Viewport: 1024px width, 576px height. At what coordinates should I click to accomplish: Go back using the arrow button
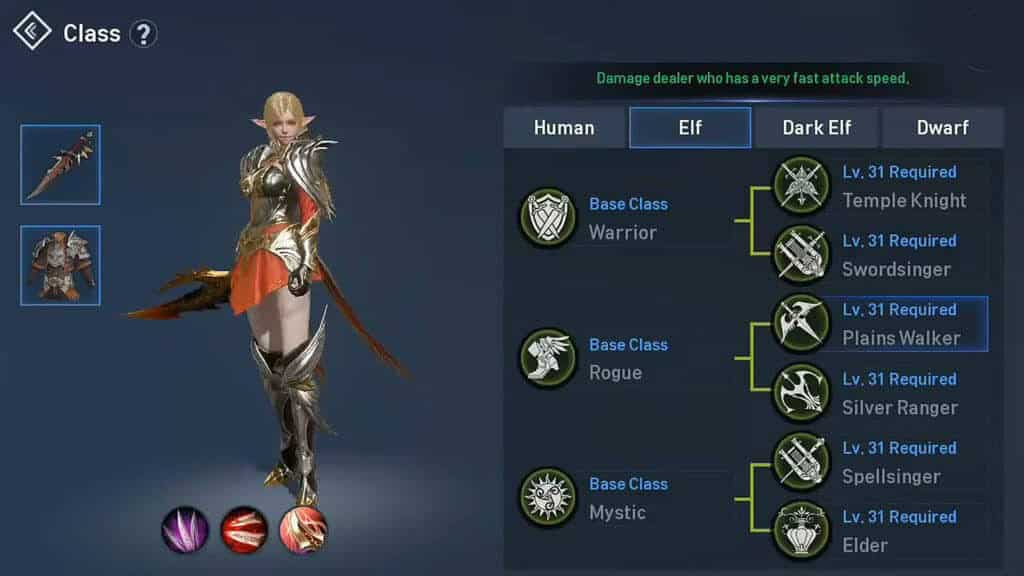point(32,32)
